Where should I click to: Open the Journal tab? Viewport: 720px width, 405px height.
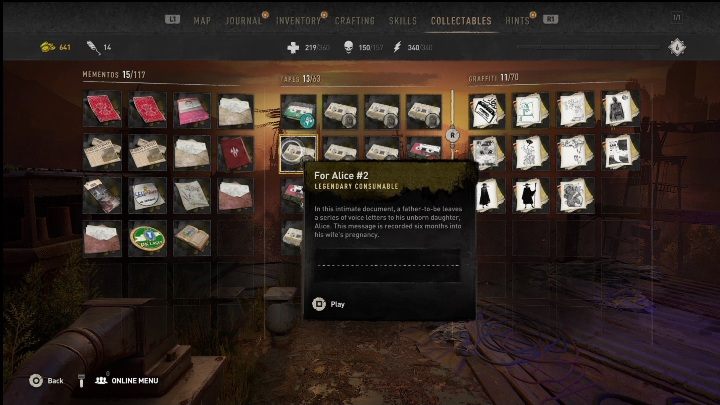coord(243,20)
